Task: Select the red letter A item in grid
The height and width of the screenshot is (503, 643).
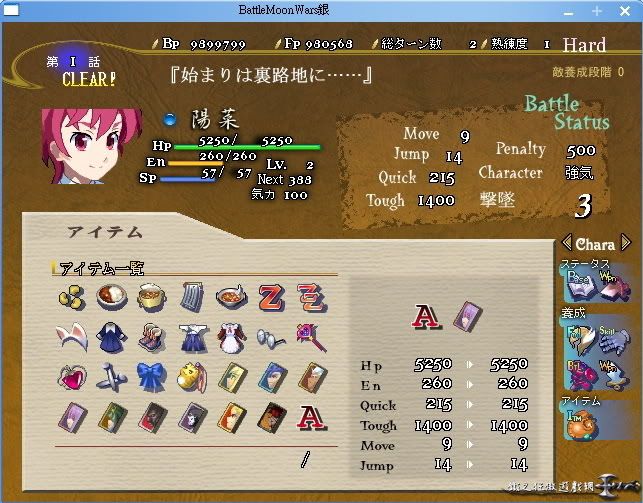Action: pos(309,416)
